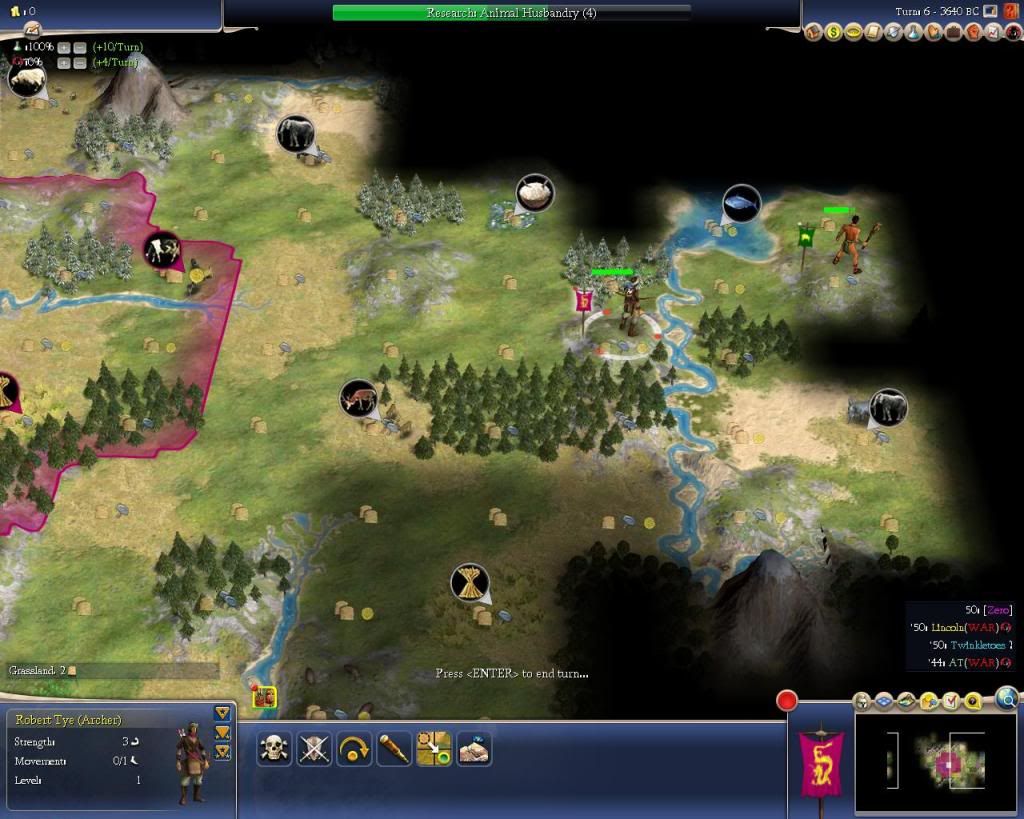Image resolution: width=1024 pixels, height=819 pixels.
Task: Click the red End Turn button
Action: 786,700
